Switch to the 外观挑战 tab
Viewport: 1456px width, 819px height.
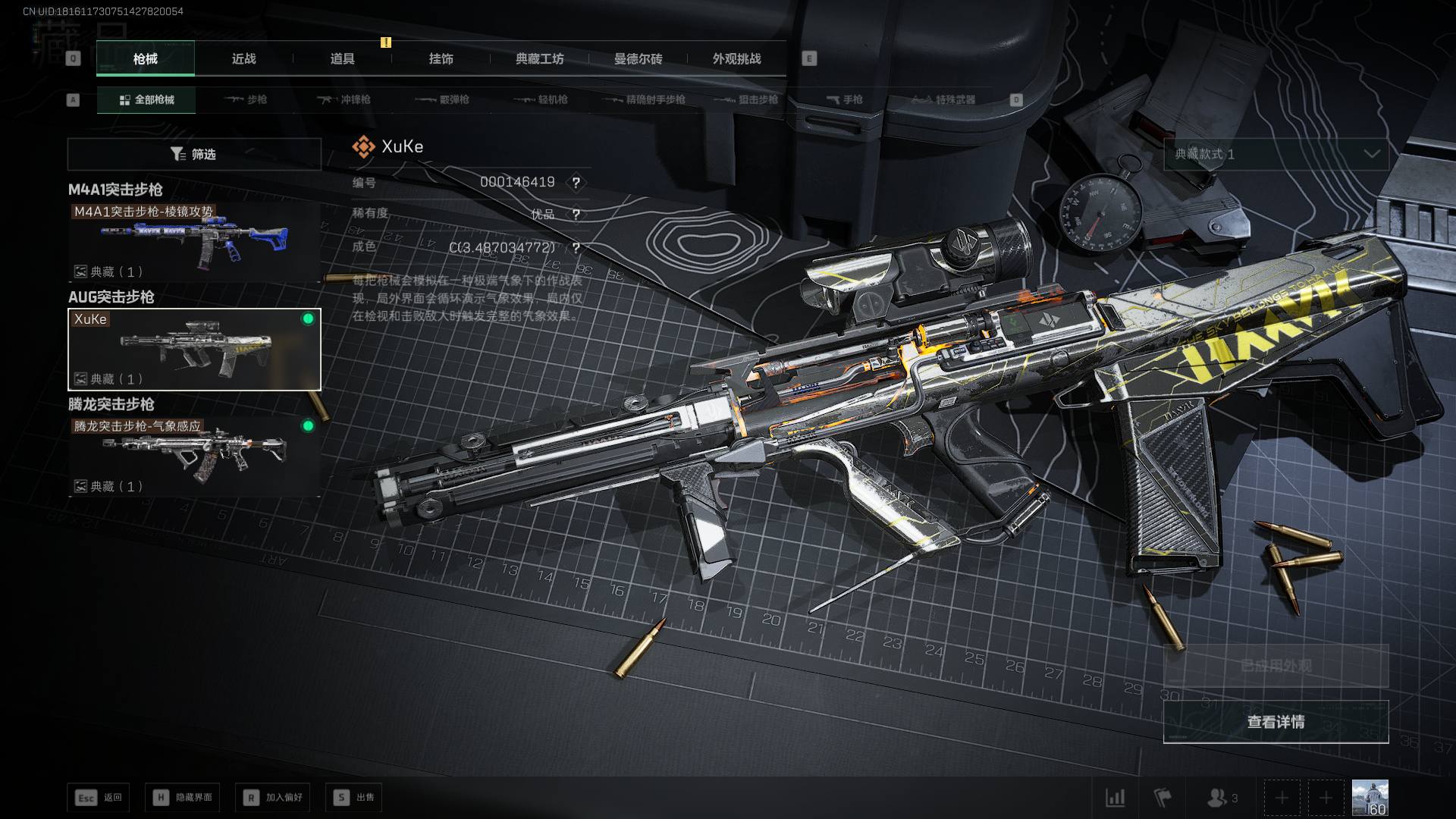point(736,59)
